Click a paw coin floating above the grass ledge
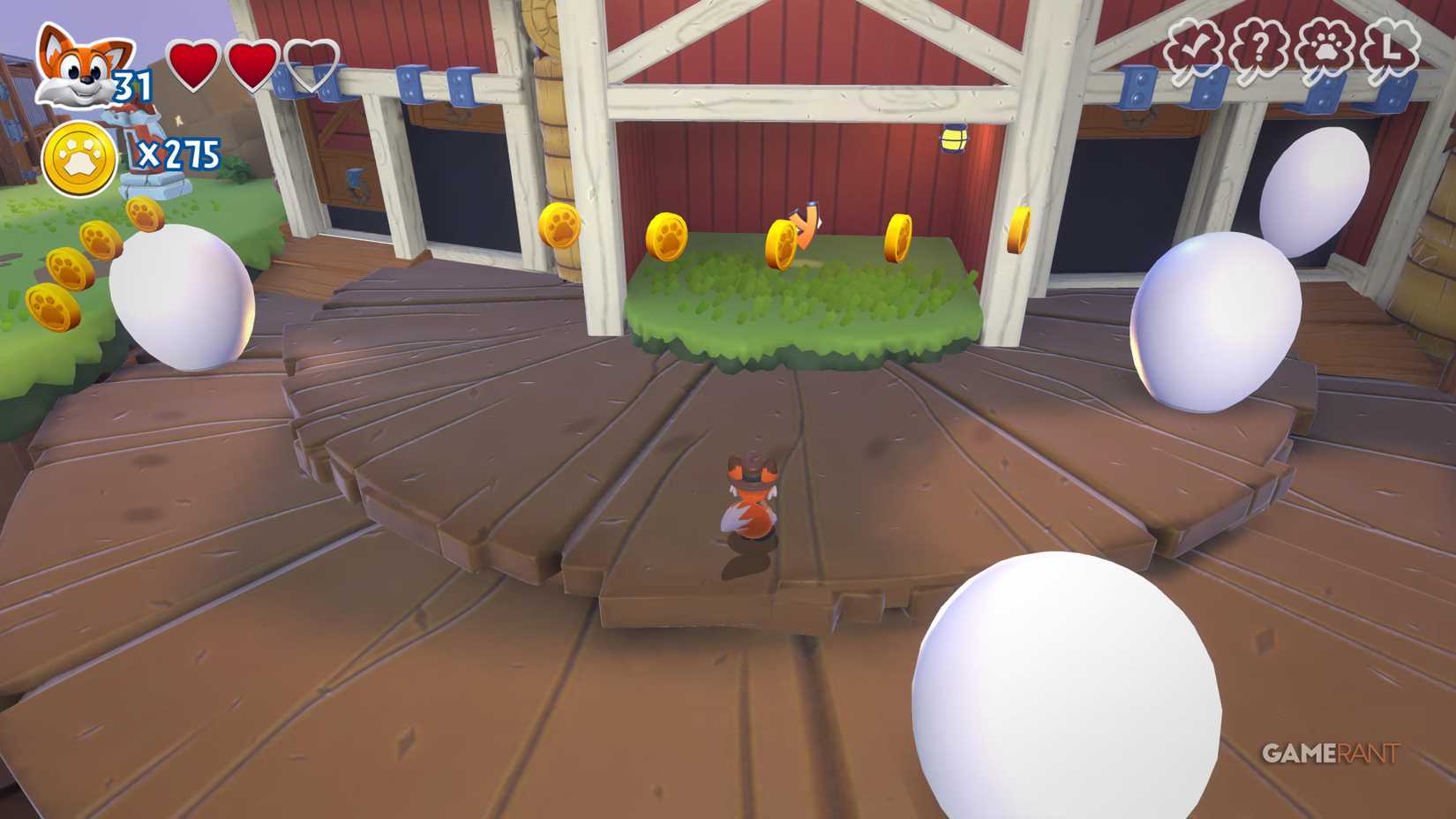The height and width of the screenshot is (819, 1456). [668, 237]
